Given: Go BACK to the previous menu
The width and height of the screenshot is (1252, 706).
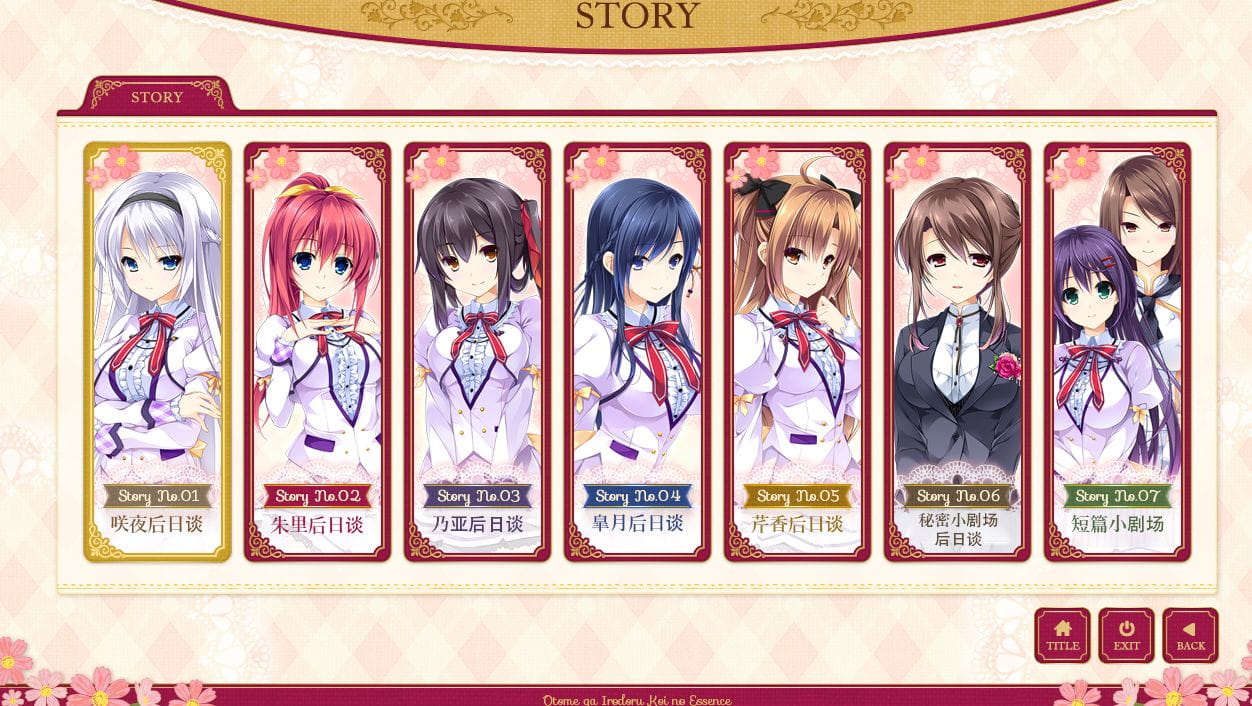Looking at the screenshot, I should pos(1190,635).
